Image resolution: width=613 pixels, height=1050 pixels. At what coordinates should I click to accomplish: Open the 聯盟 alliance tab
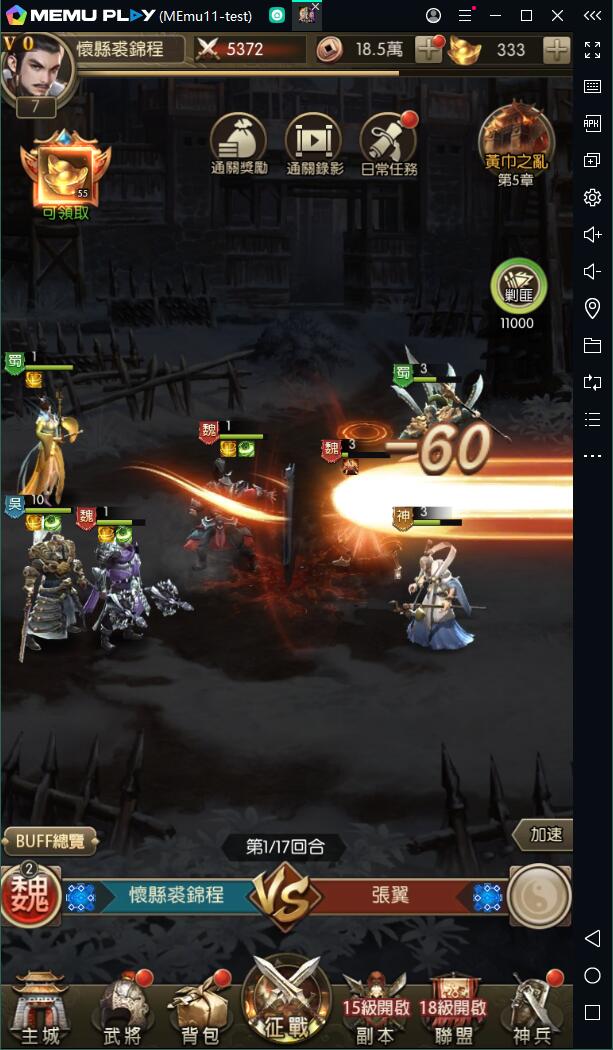pos(452,1007)
